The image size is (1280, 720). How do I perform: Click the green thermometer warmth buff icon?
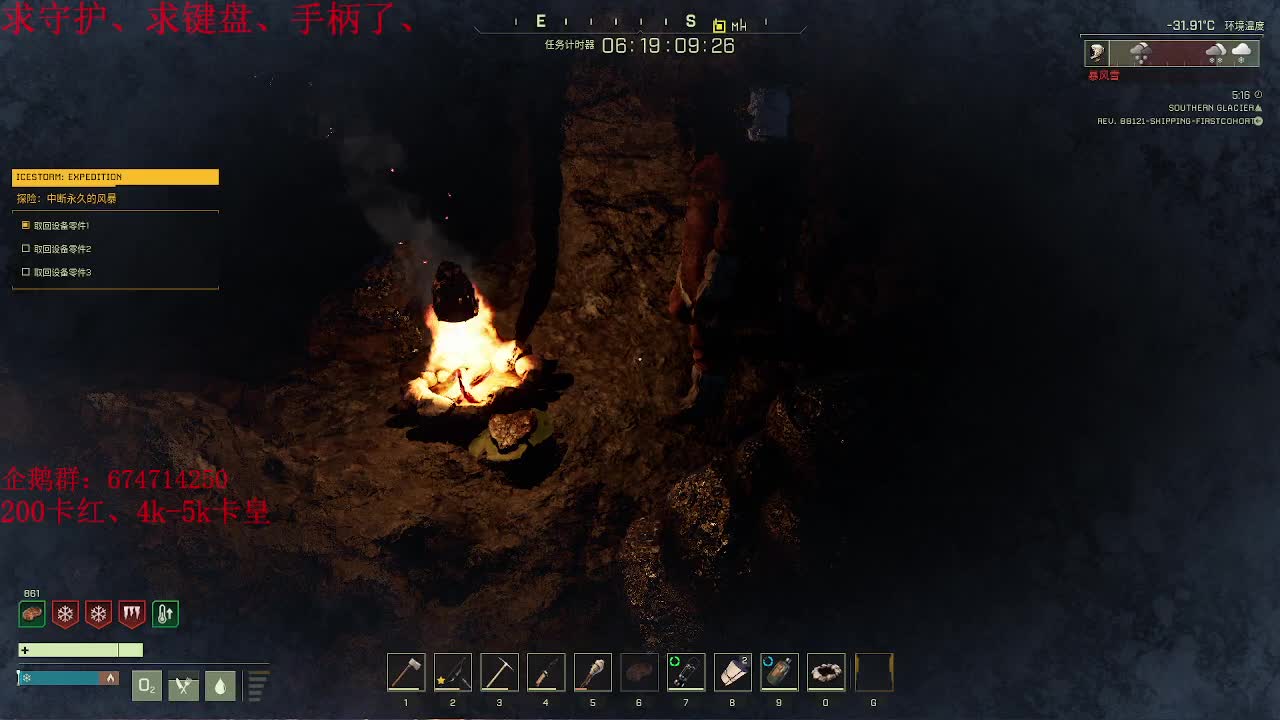165,614
